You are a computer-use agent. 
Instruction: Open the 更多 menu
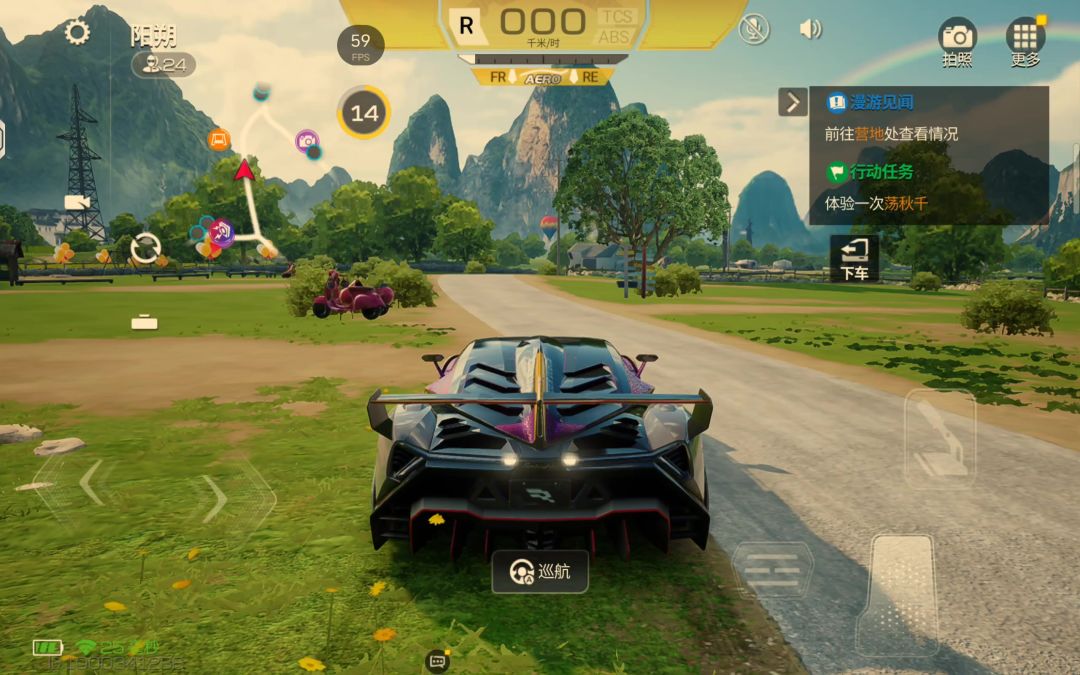click(x=1025, y=43)
